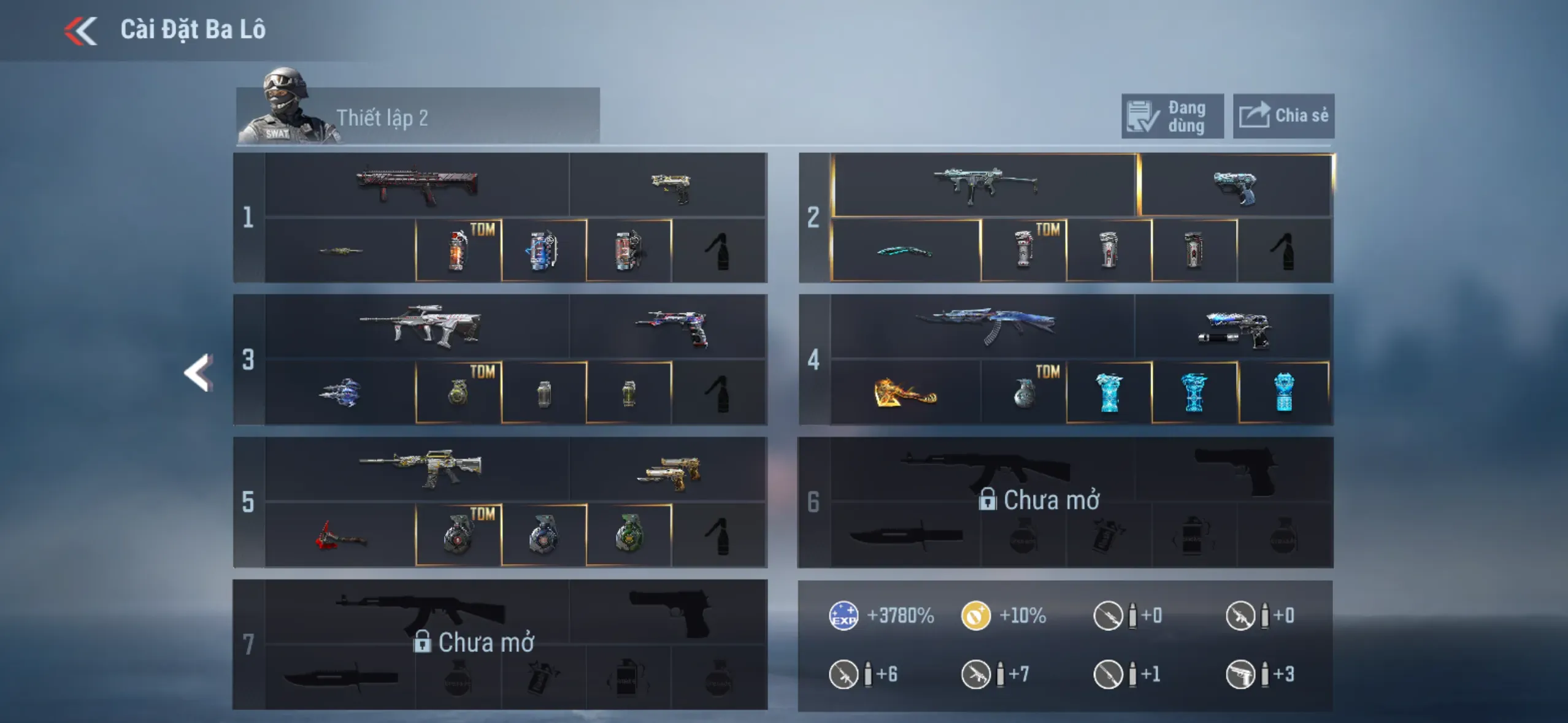Select backpack 1 blue grenade slot
This screenshot has height=723, width=1568.
[544, 251]
